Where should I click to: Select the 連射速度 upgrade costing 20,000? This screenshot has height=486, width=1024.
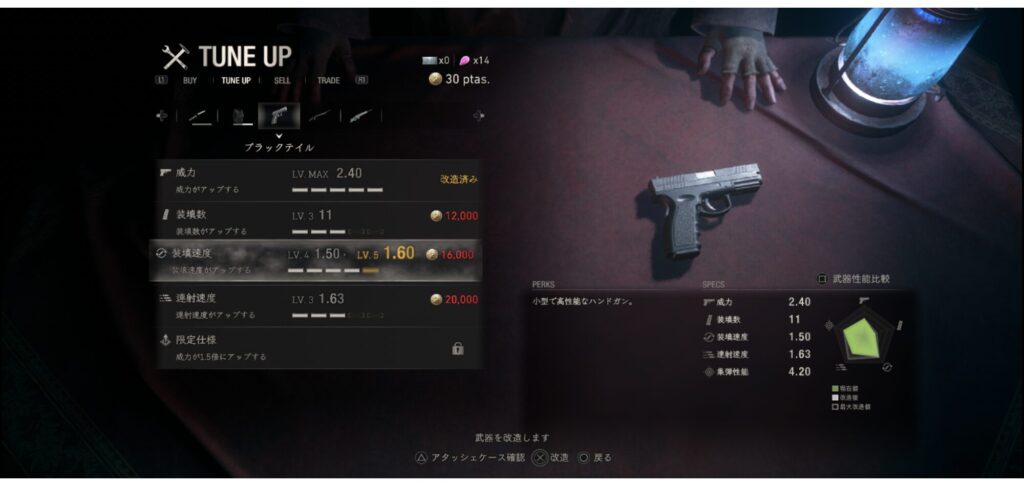point(320,304)
